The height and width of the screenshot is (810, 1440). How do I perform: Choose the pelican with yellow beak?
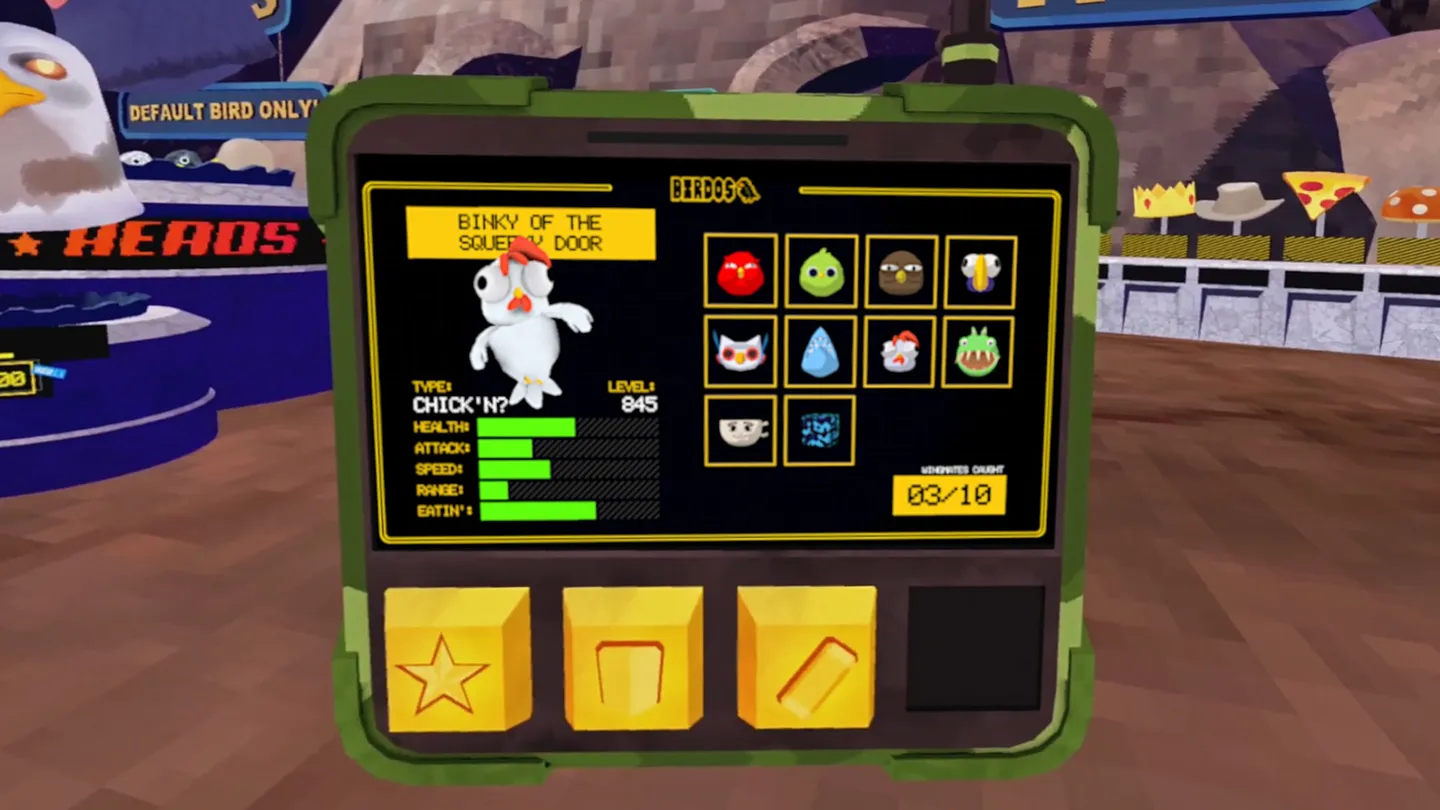coord(980,271)
